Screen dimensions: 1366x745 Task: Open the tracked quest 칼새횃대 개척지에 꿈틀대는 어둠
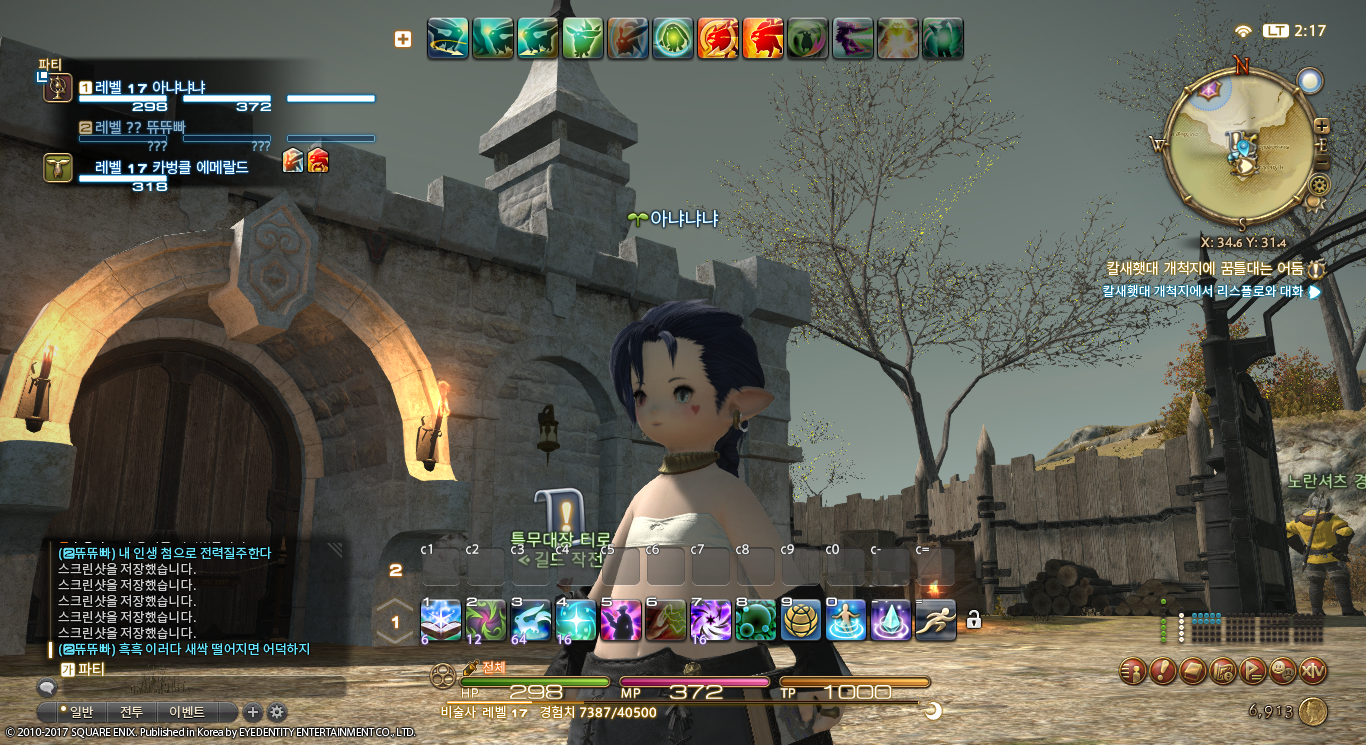coord(1204,268)
